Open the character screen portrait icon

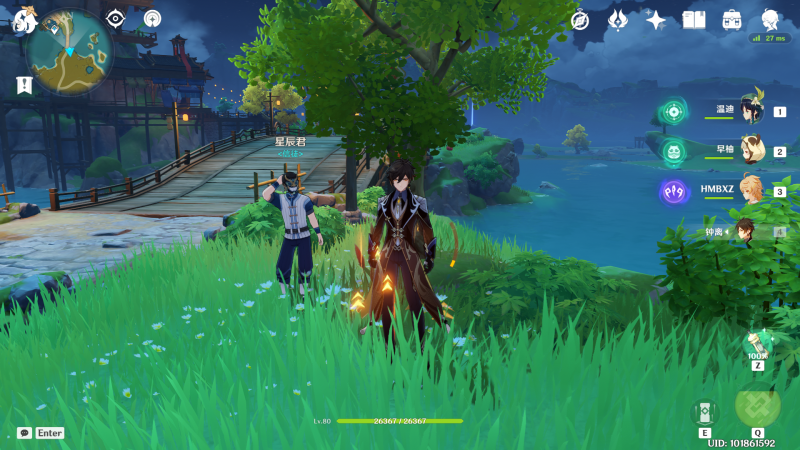pyautogui.click(x=771, y=20)
